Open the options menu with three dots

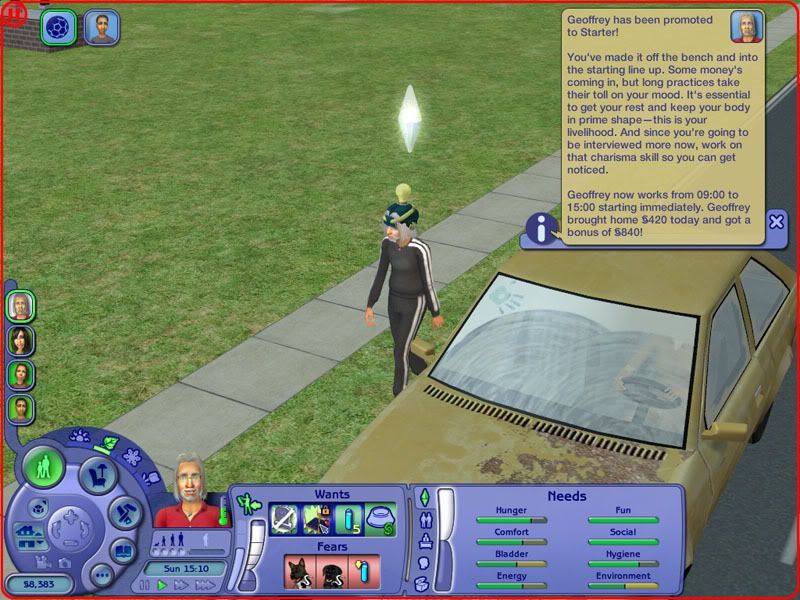point(100,575)
